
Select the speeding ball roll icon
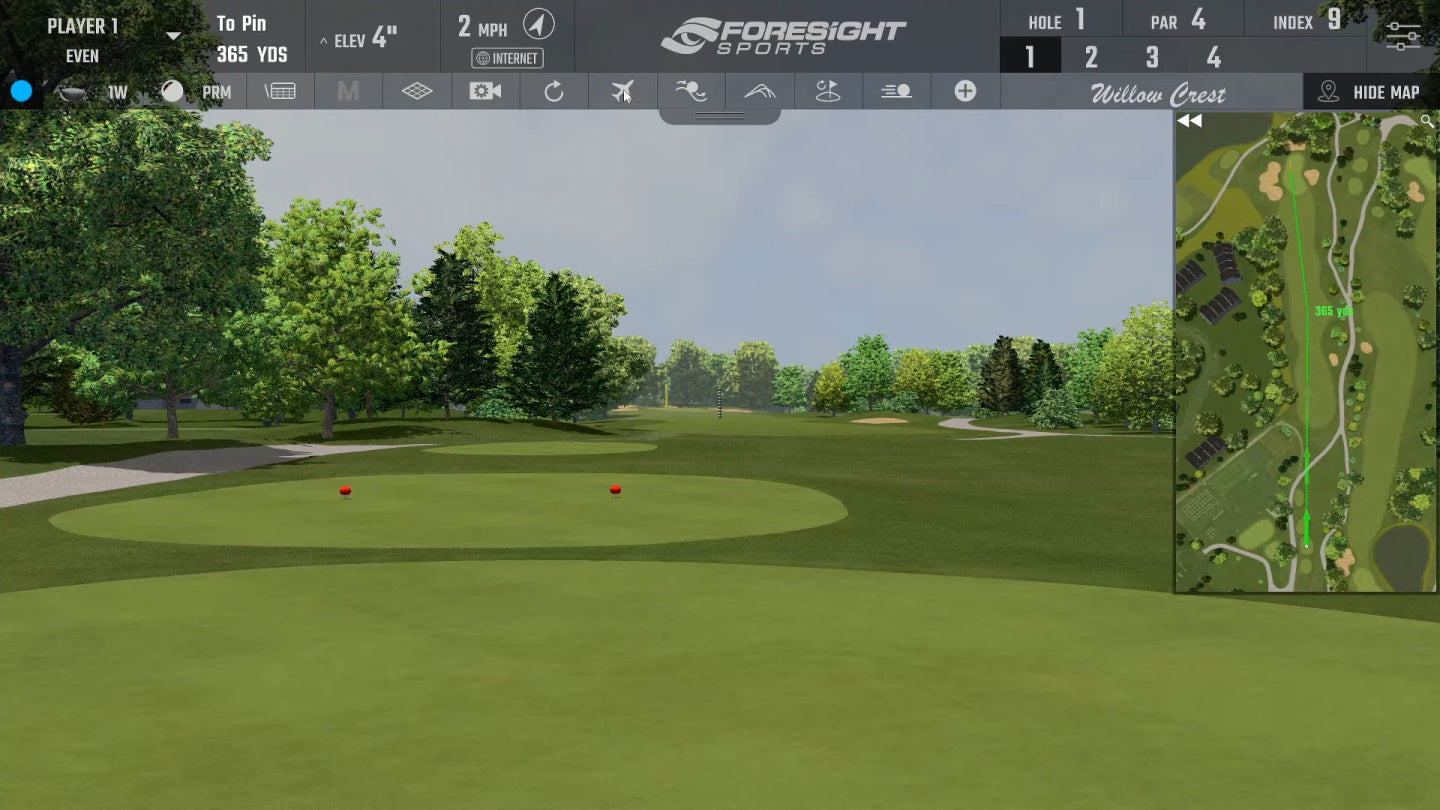[896, 92]
